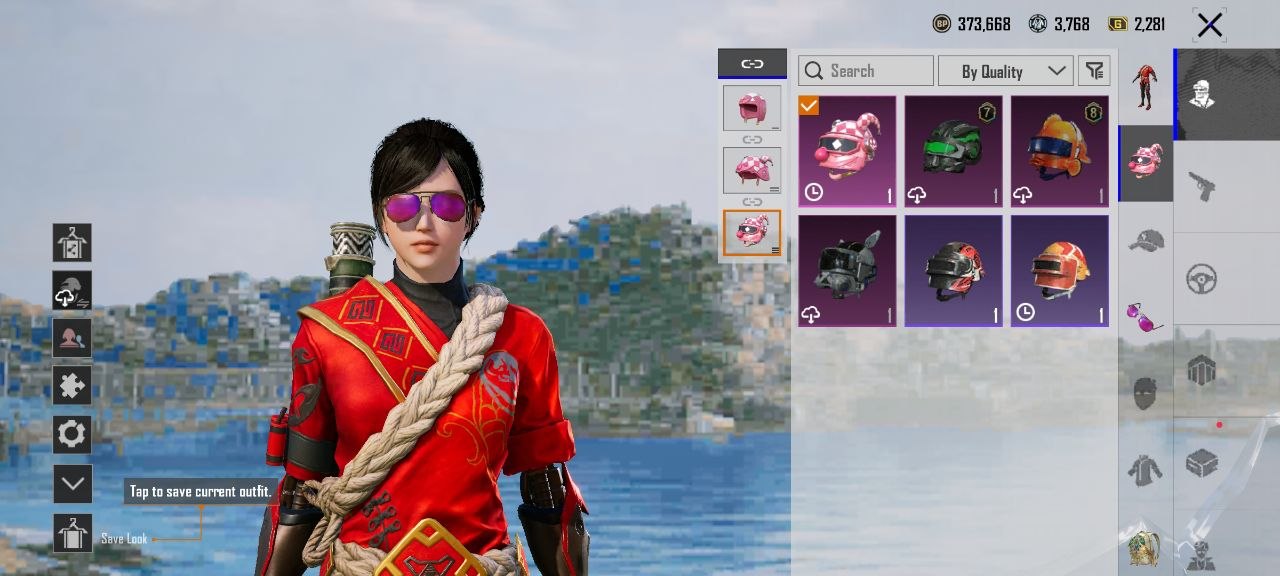Open the vehicle steering wheel tab
The width and height of the screenshot is (1280, 576).
tap(1202, 279)
